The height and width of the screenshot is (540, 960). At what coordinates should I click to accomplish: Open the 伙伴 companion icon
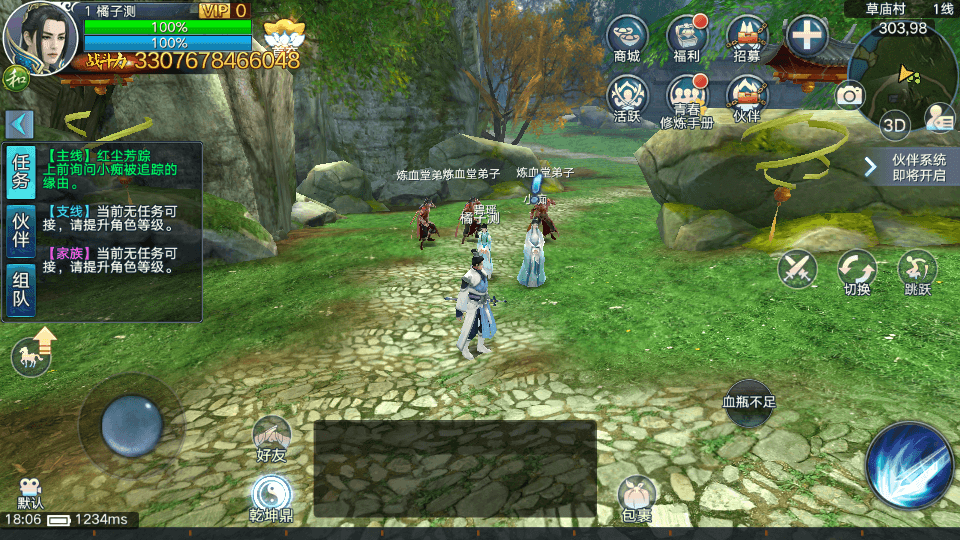pyautogui.click(x=747, y=96)
